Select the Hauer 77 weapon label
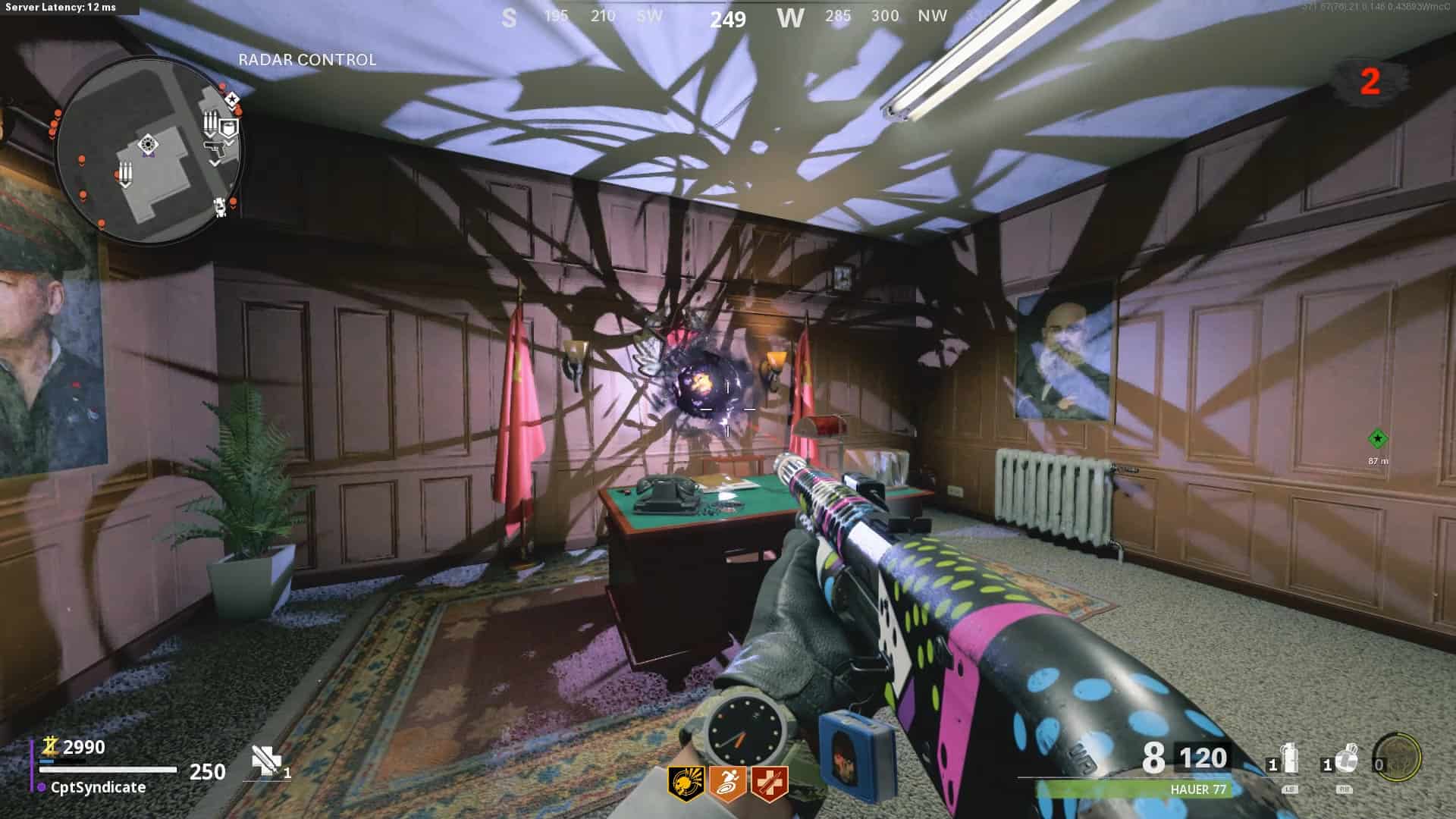This screenshot has width=1456, height=819. coord(1198,789)
